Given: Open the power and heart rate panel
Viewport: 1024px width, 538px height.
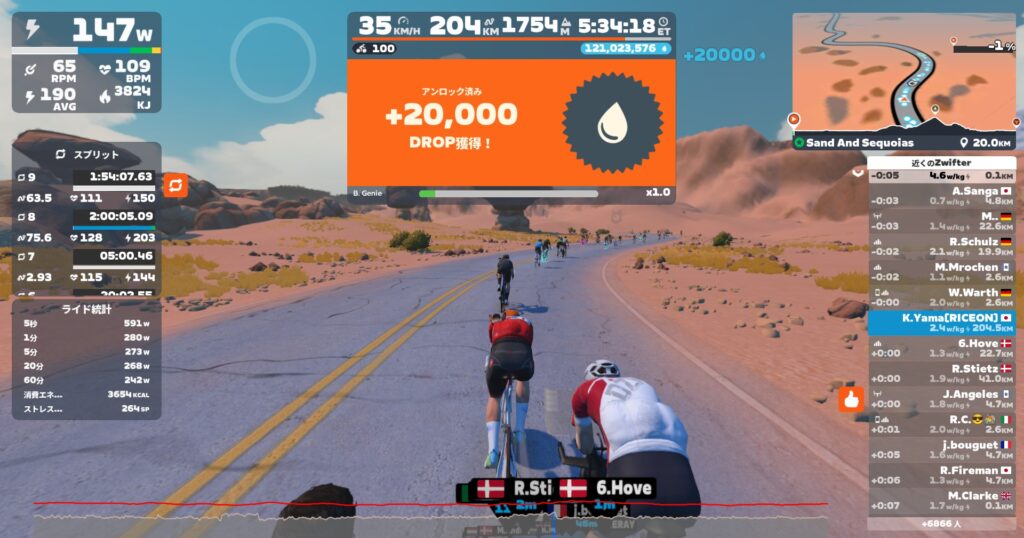Looking at the screenshot, I should click(86, 62).
